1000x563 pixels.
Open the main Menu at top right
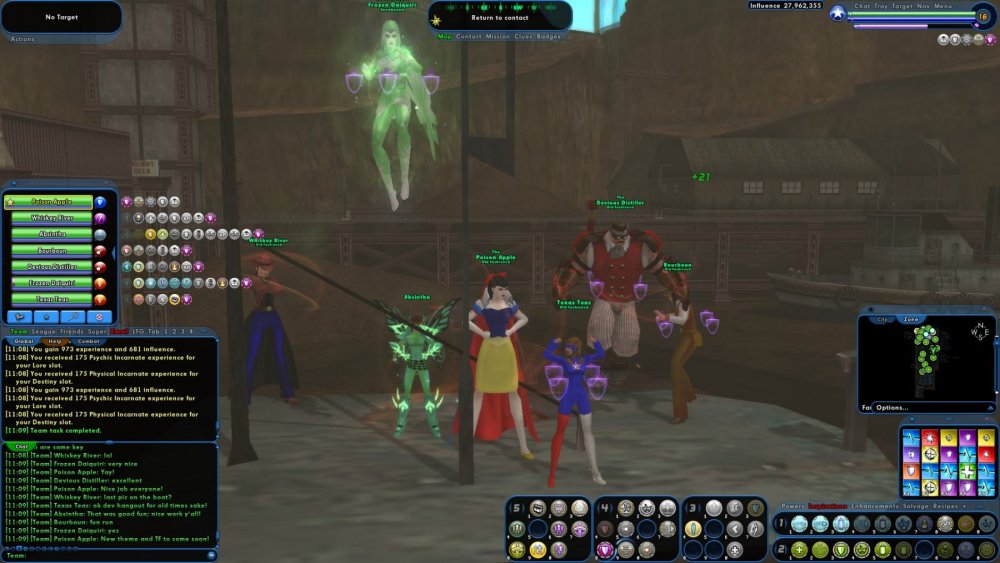click(x=944, y=6)
